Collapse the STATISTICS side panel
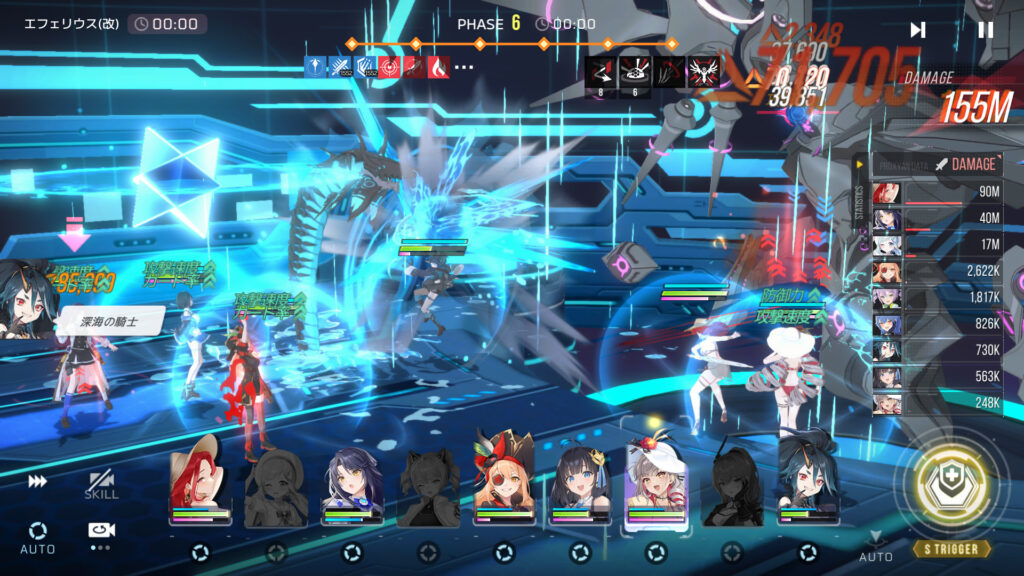Image resolution: width=1024 pixels, height=576 pixels. click(859, 164)
